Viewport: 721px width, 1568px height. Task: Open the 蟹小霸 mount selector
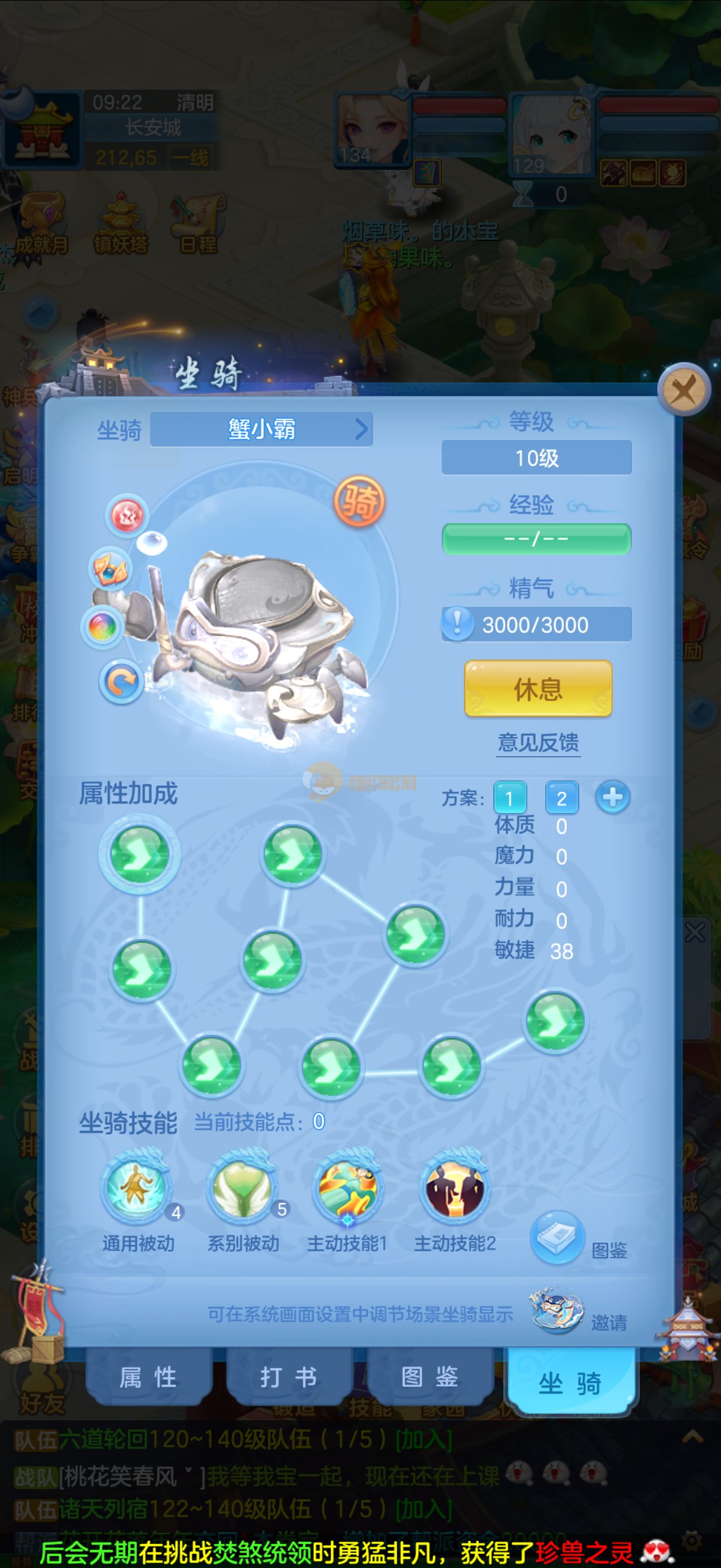[x=262, y=429]
